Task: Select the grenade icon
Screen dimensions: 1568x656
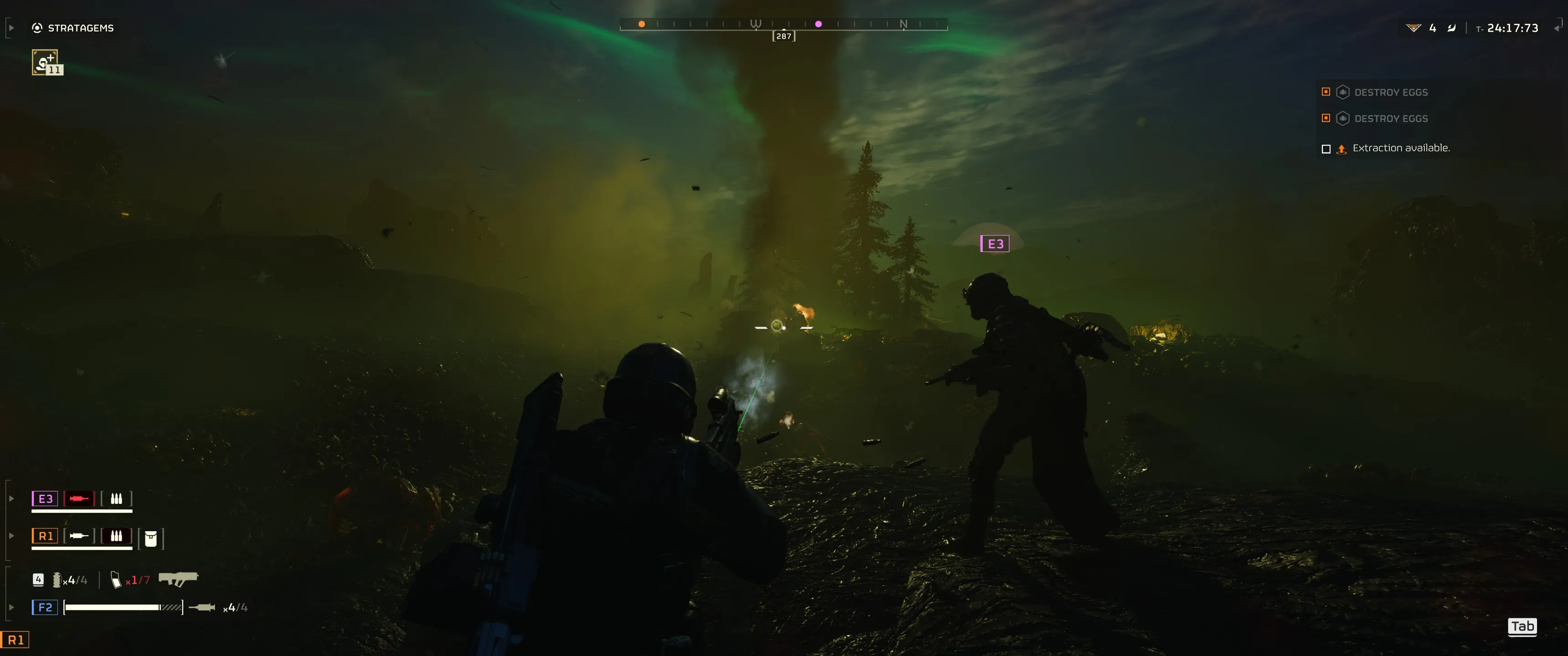Action: [x=57, y=580]
